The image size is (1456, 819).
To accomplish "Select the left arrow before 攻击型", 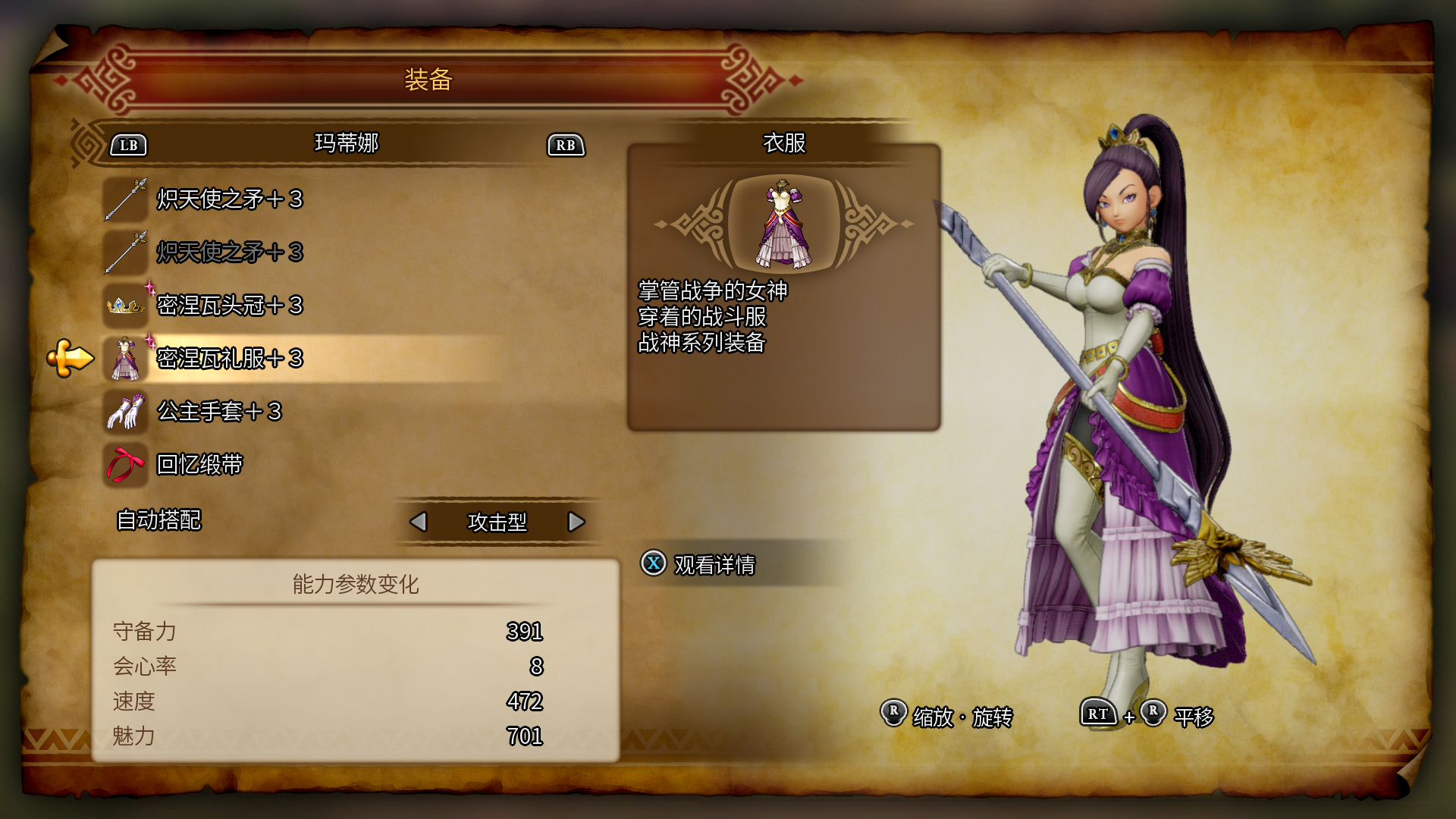I will tap(420, 522).
